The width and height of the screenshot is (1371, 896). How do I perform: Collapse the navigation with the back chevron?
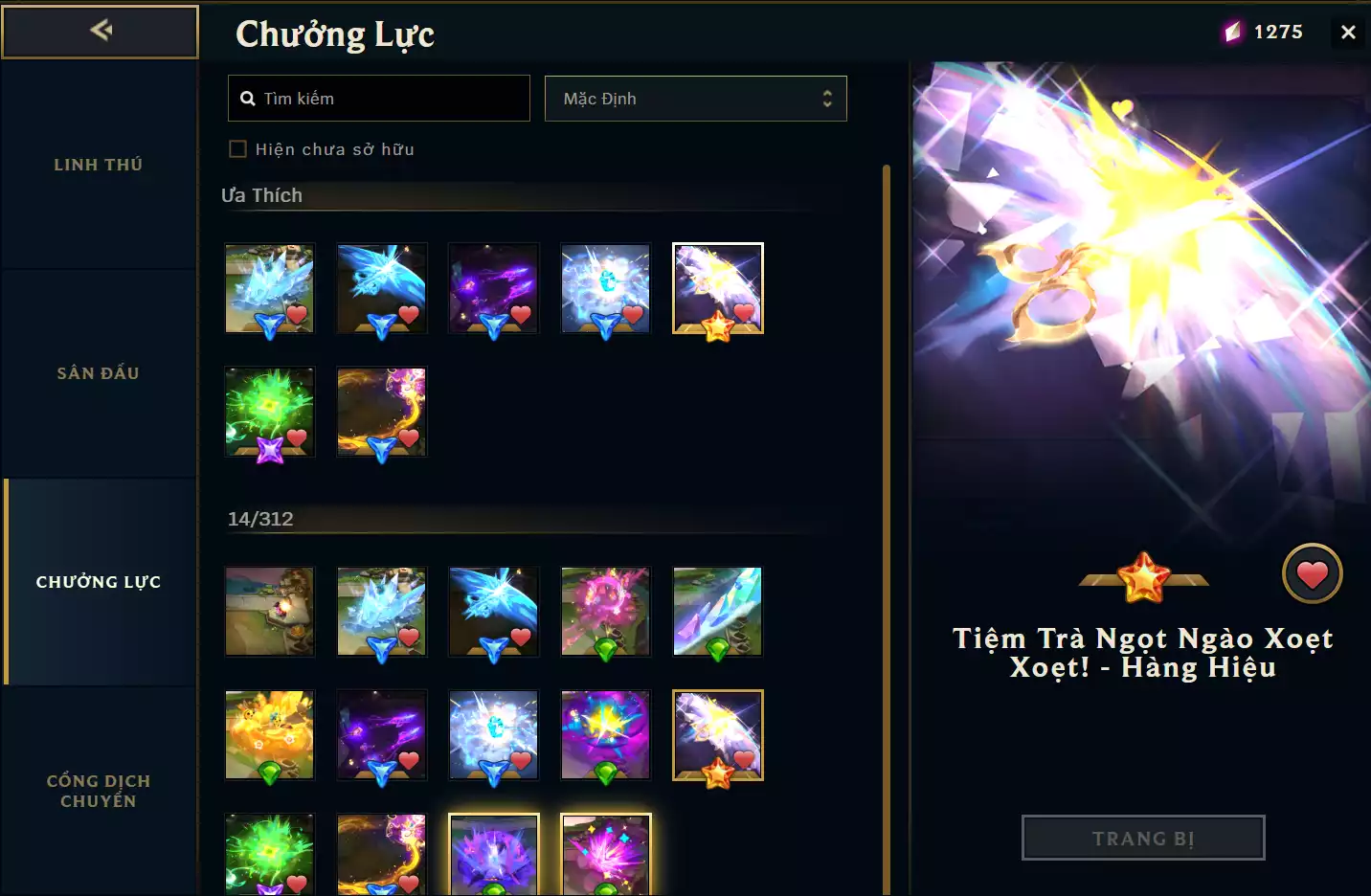99,30
